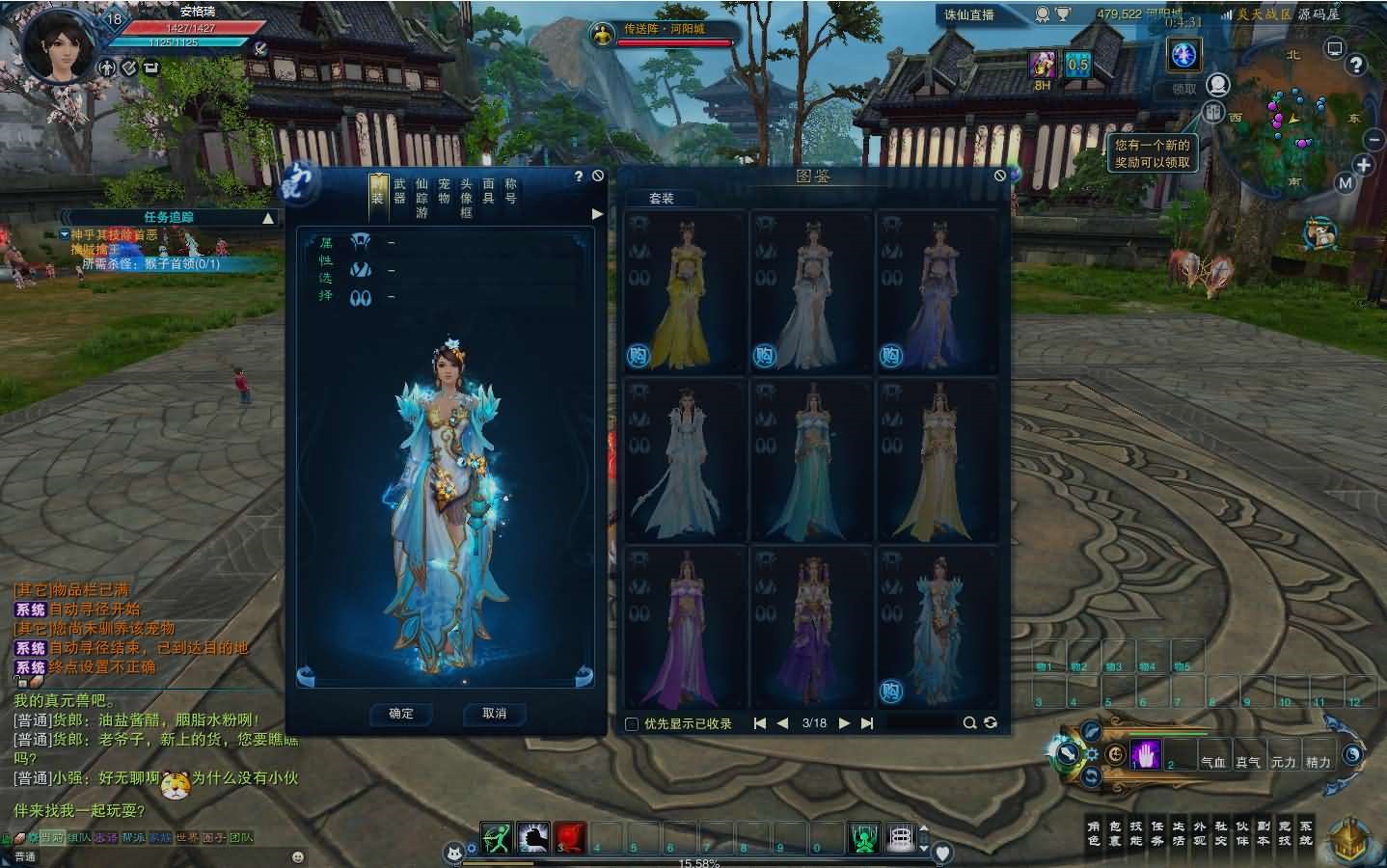Click the 确定 confirm button
1387x868 pixels.
(x=400, y=715)
